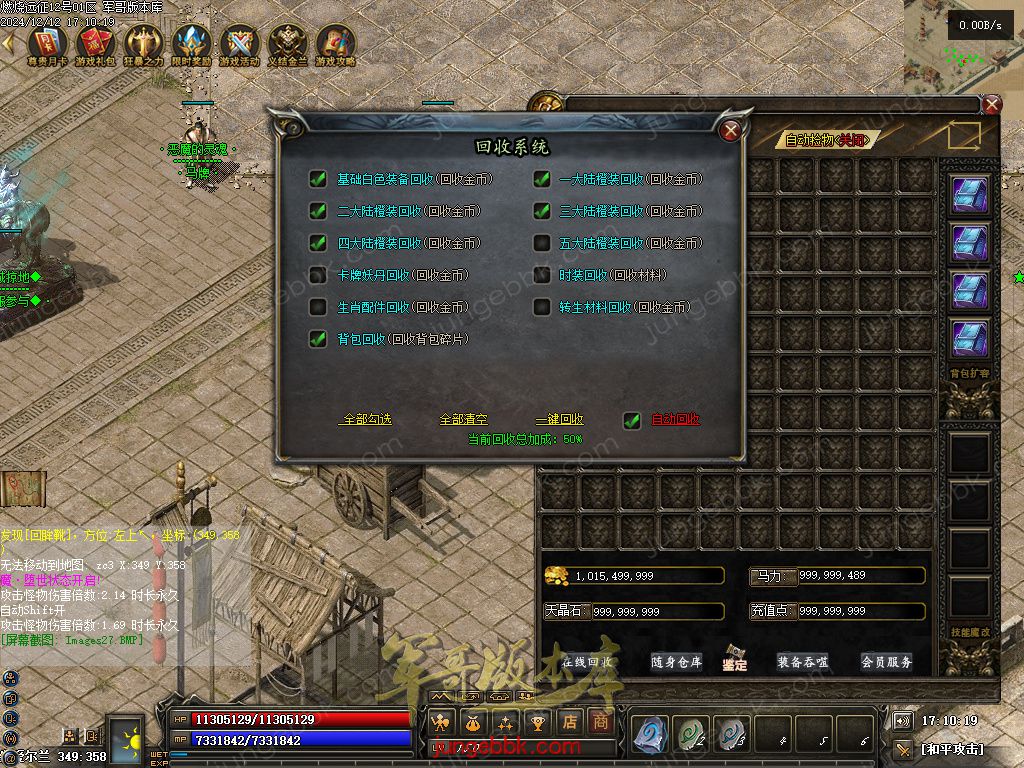Open the 游戏活动 crossed swords events icon

click(x=240, y=44)
